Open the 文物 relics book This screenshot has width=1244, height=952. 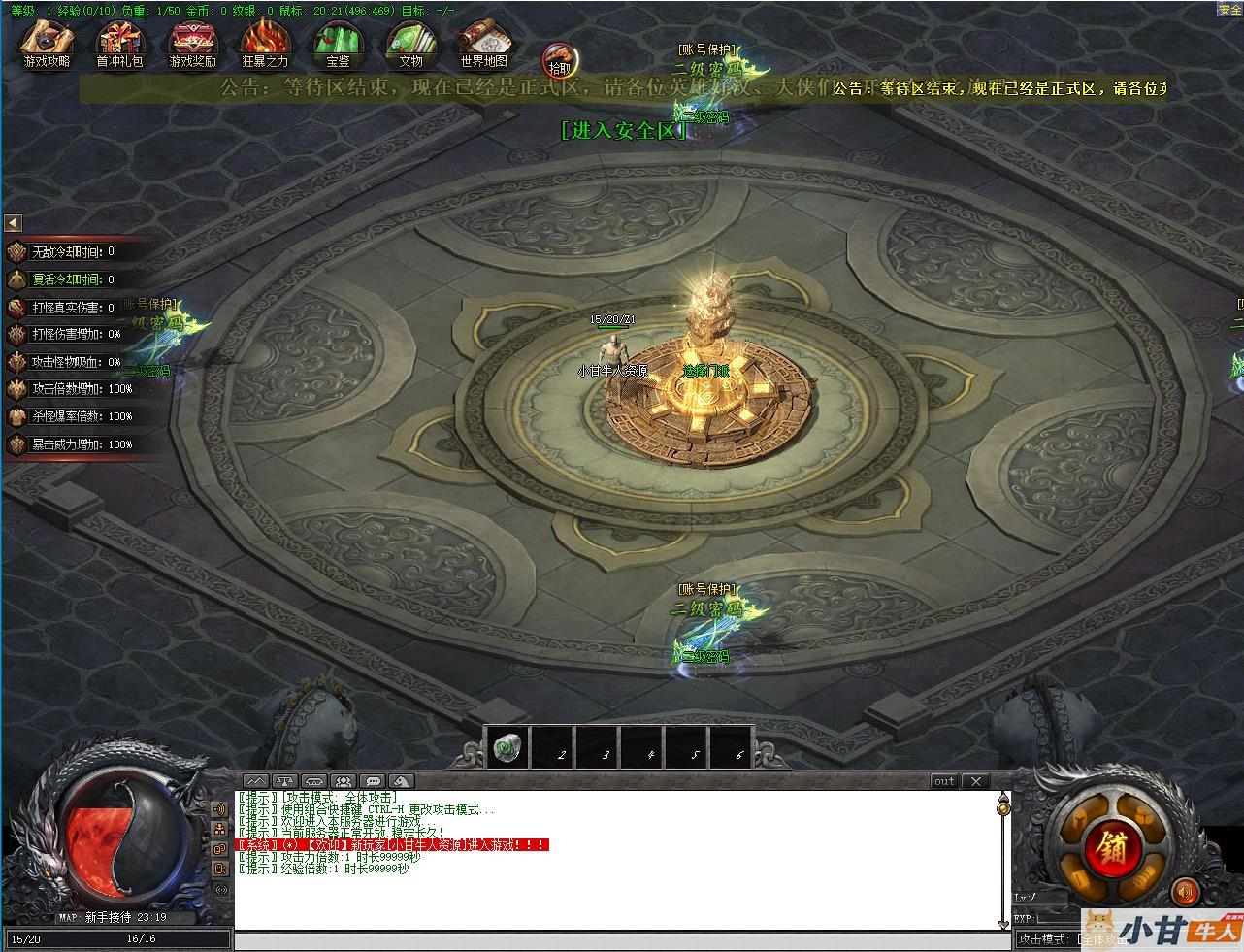click(410, 44)
